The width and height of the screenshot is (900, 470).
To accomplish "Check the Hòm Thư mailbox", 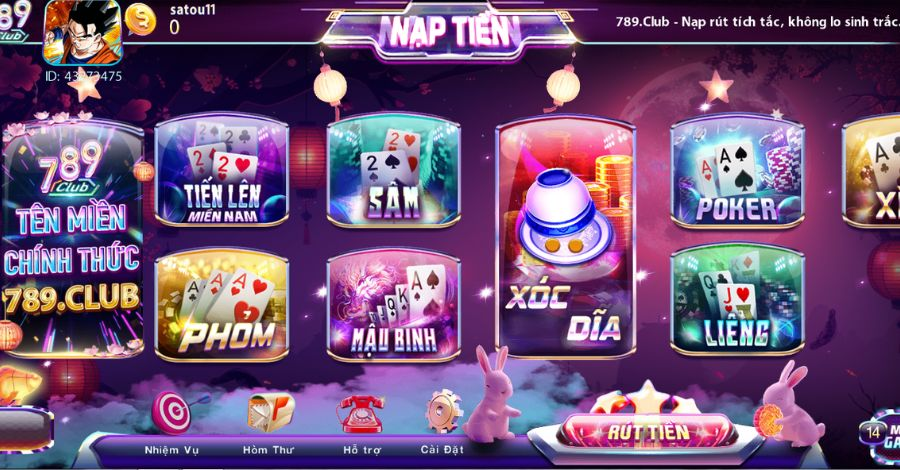I will [x=270, y=414].
